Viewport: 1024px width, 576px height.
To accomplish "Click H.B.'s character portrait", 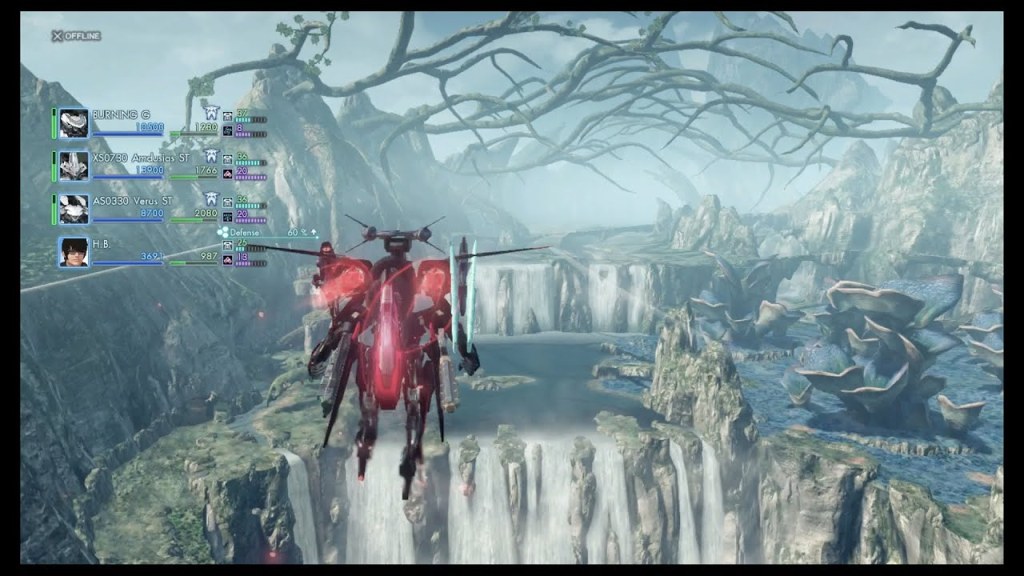I will click(x=73, y=252).
